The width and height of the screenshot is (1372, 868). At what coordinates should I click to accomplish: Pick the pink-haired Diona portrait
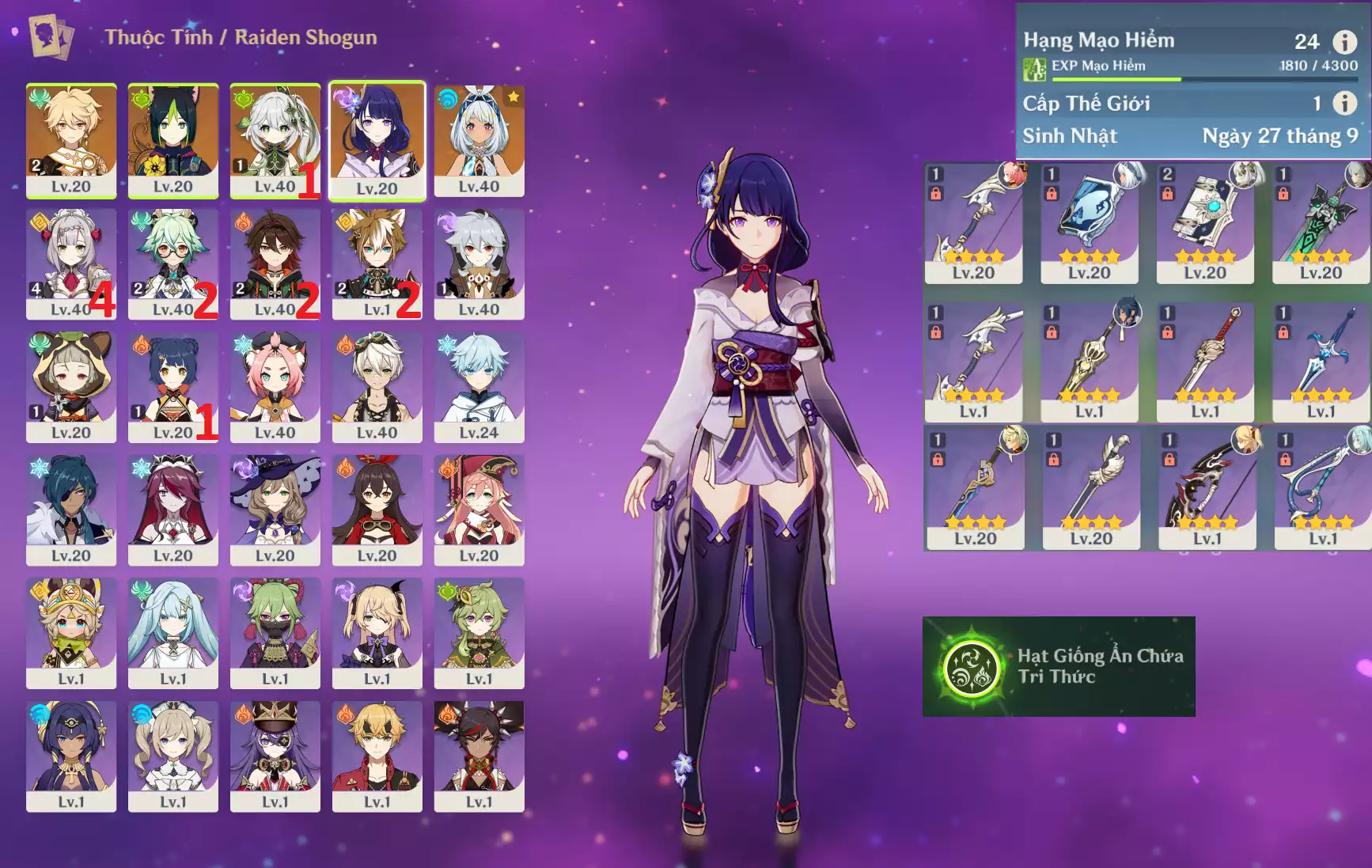(275, 386)
